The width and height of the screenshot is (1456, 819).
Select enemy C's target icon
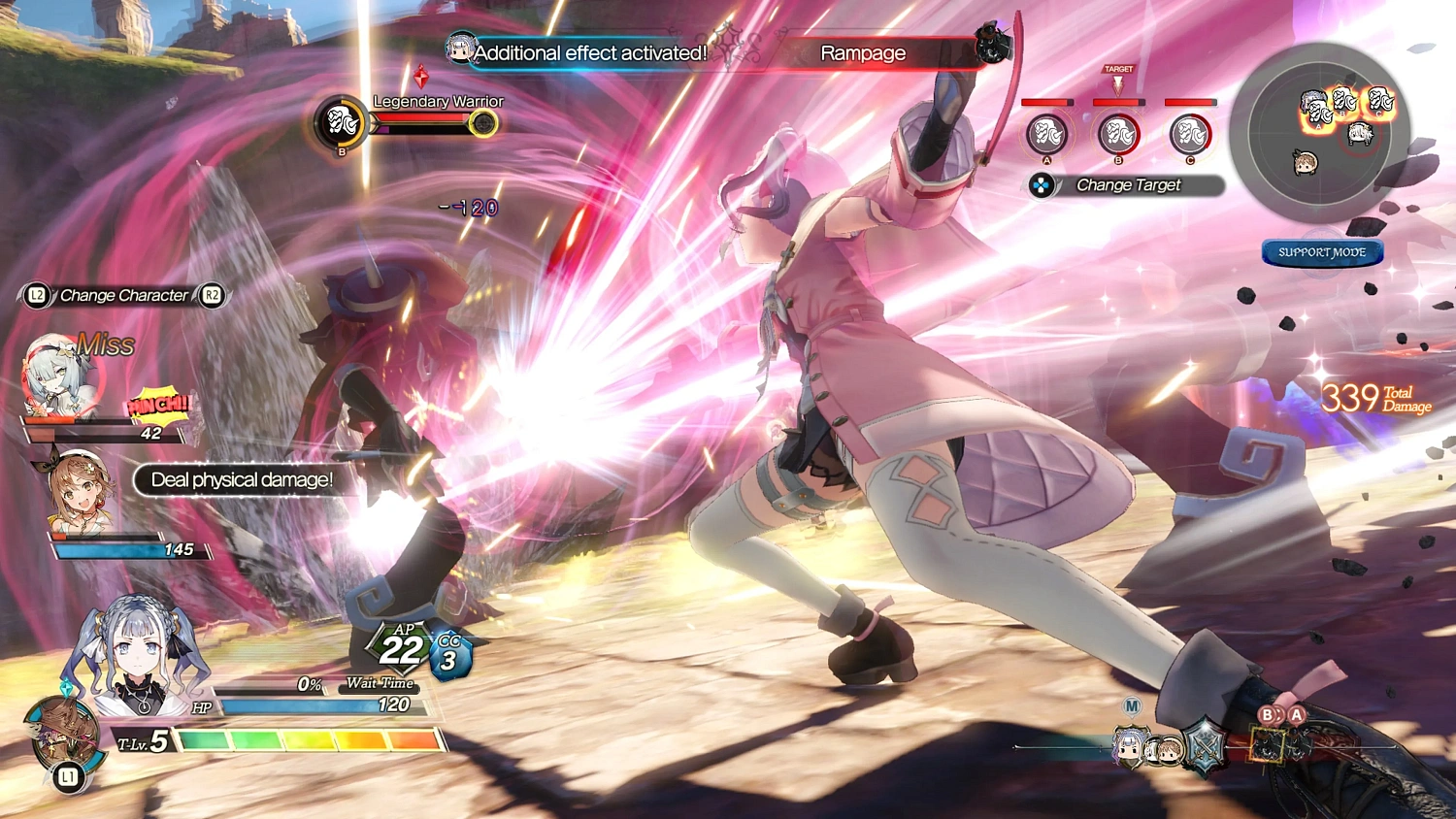1192,134
